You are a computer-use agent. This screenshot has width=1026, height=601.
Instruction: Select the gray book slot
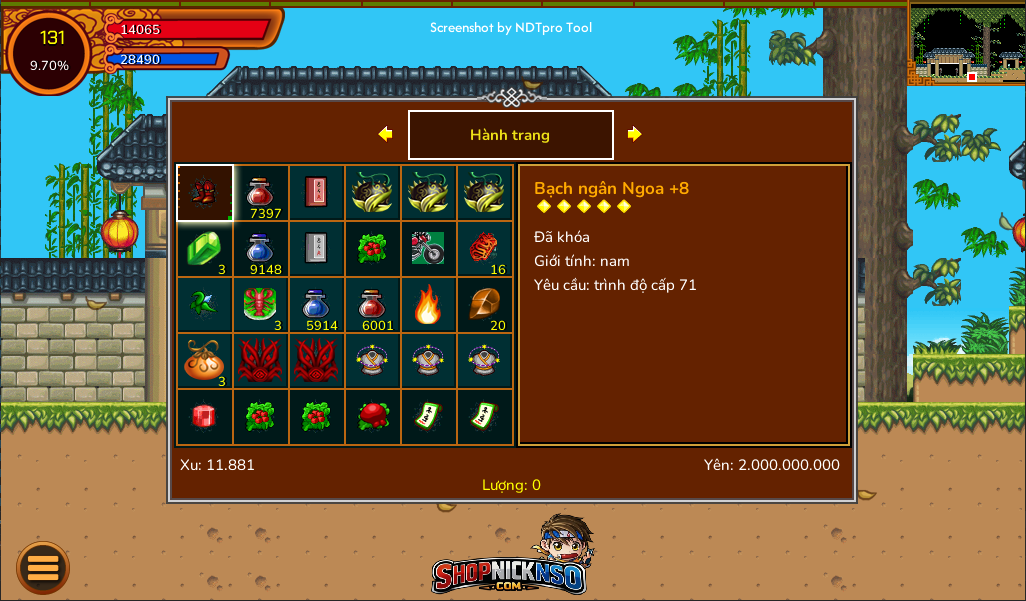[317, 249]
